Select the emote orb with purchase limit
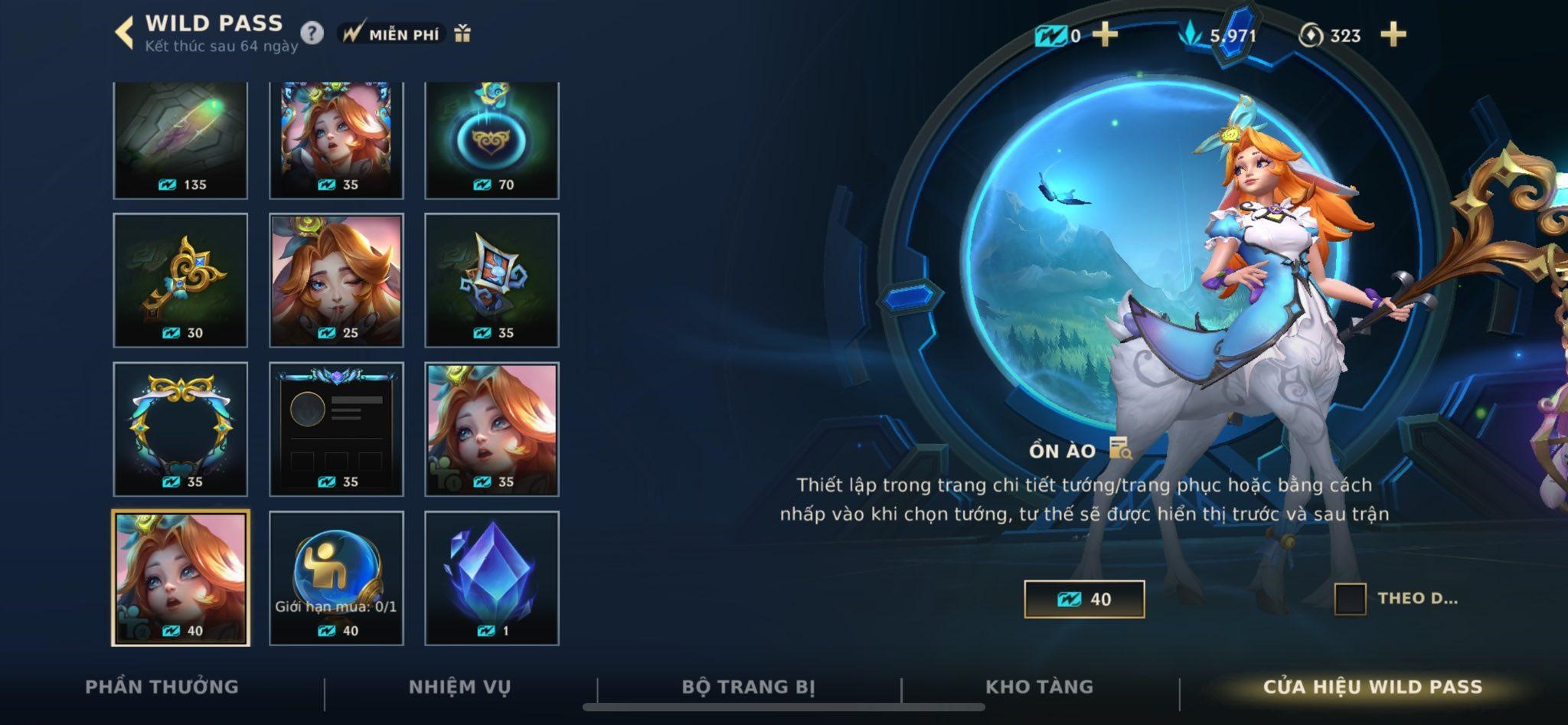Image resolution: width=1568 pixels, height=725 pixels. [x=336, y=578]
